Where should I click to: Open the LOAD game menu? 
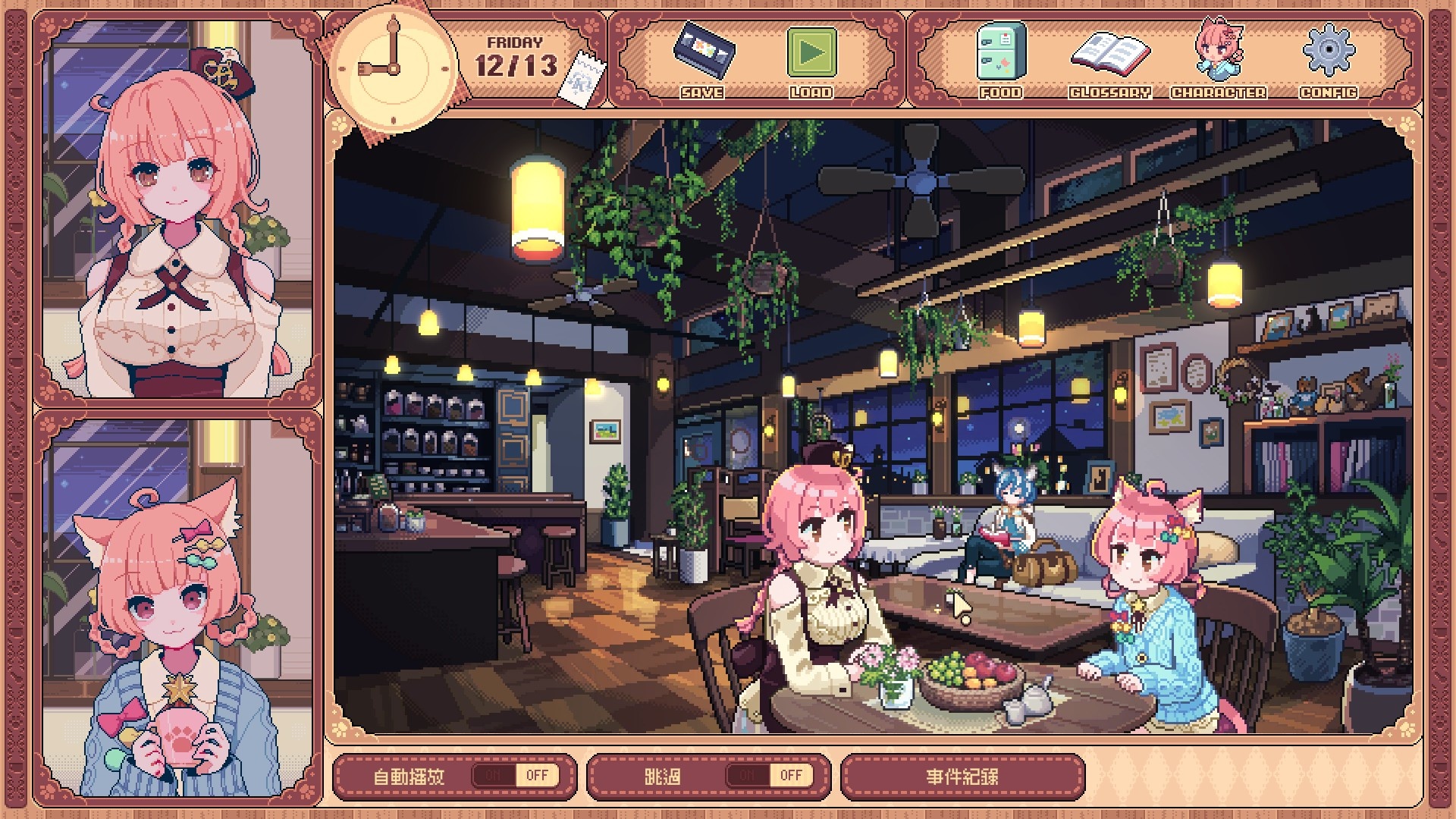(x=811, y=53)
